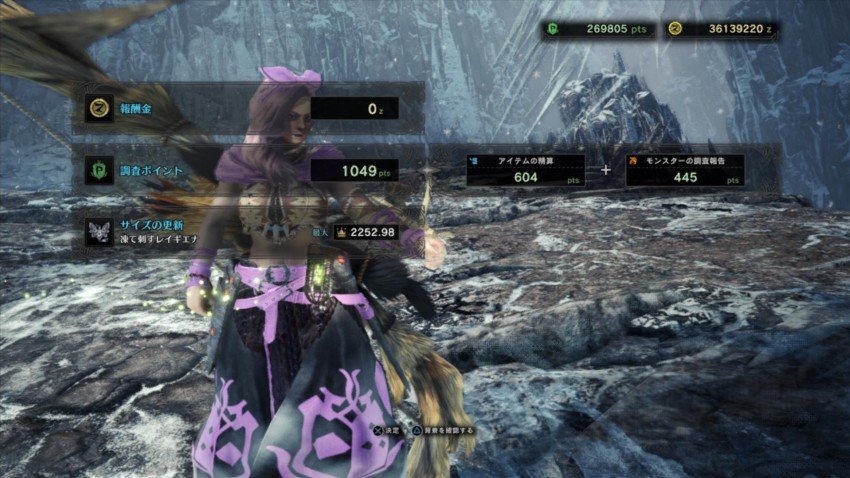This screenshot has height=478, width=850.
Task: Select the 報酬金 reward money row
Action: pyautogui.click(x=247, y=108)
